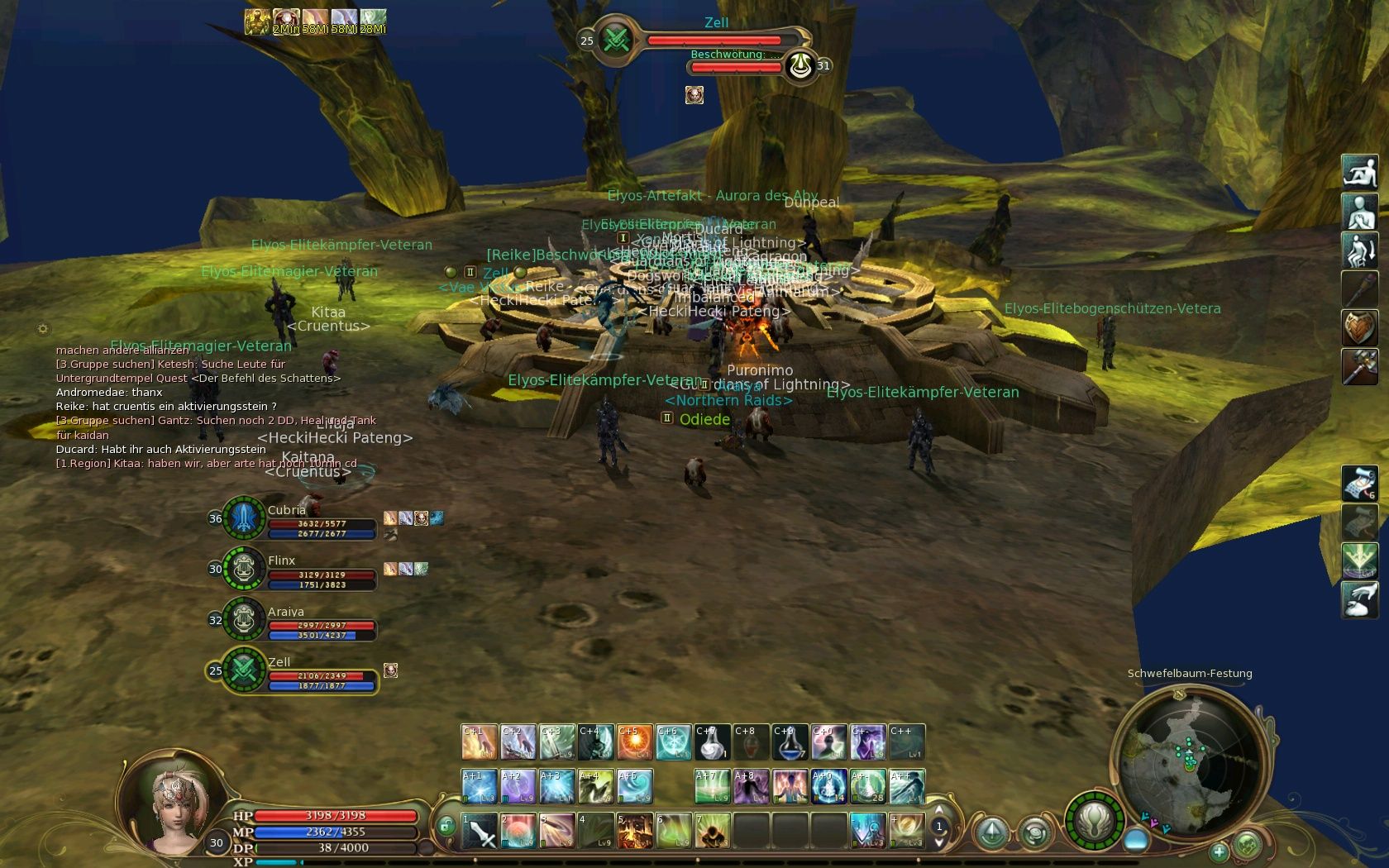Viewport: 1389px width, 868px height.
Task: Use the burning fire skill in slot 5
Action: click(635, 831)
